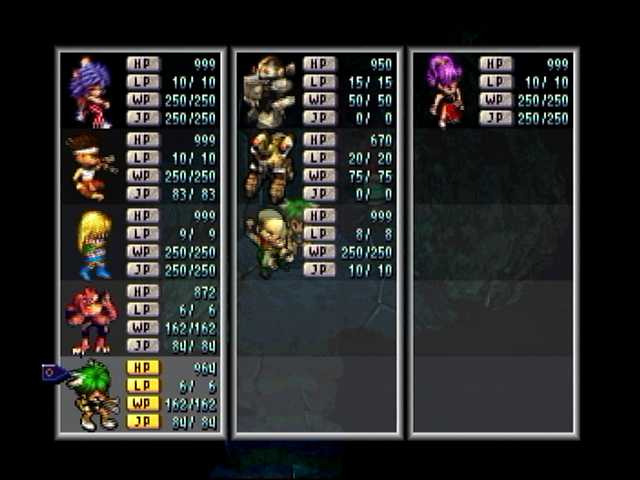Choose the grey robot with 950 HP

point(270,92)
